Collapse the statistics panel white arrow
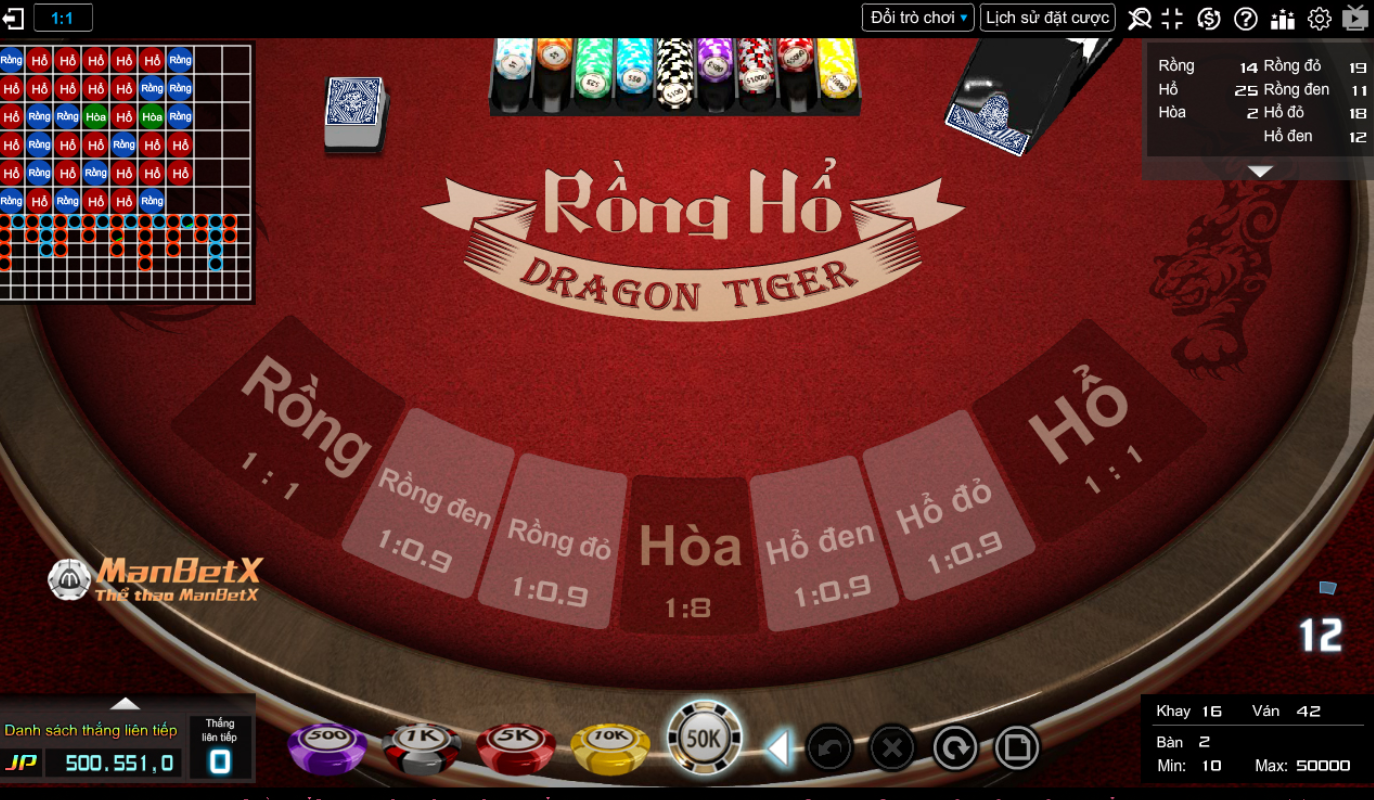This screenshot has width=1374, height=800. [x=1257, y=170]
